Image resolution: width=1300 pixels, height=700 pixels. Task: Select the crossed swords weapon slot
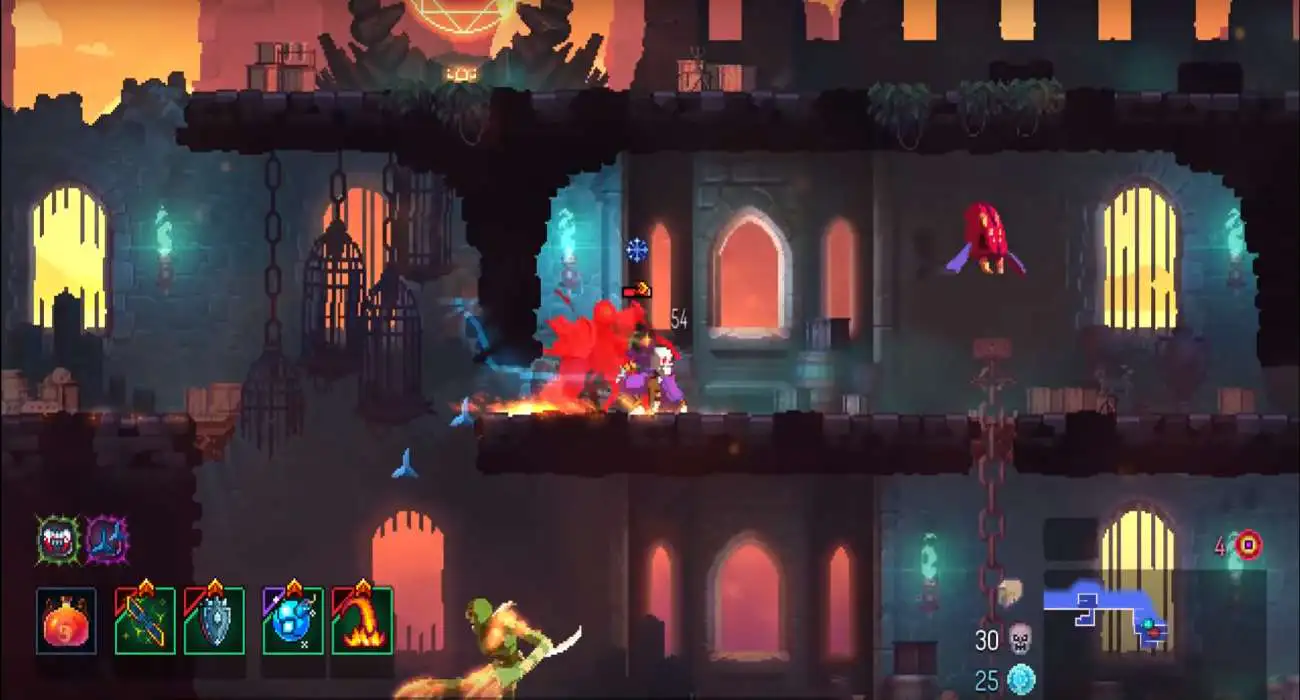click(145, 621)
